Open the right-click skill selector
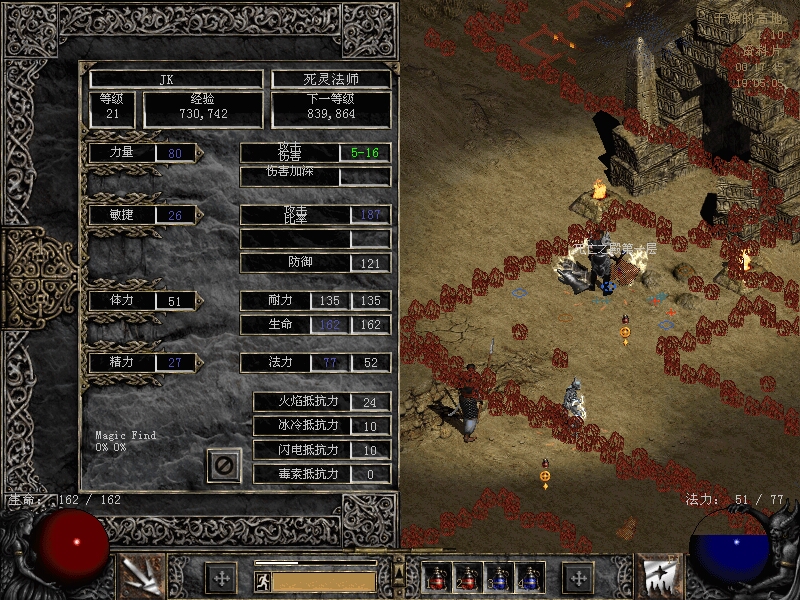800x600 pixels. pos(661,576)
